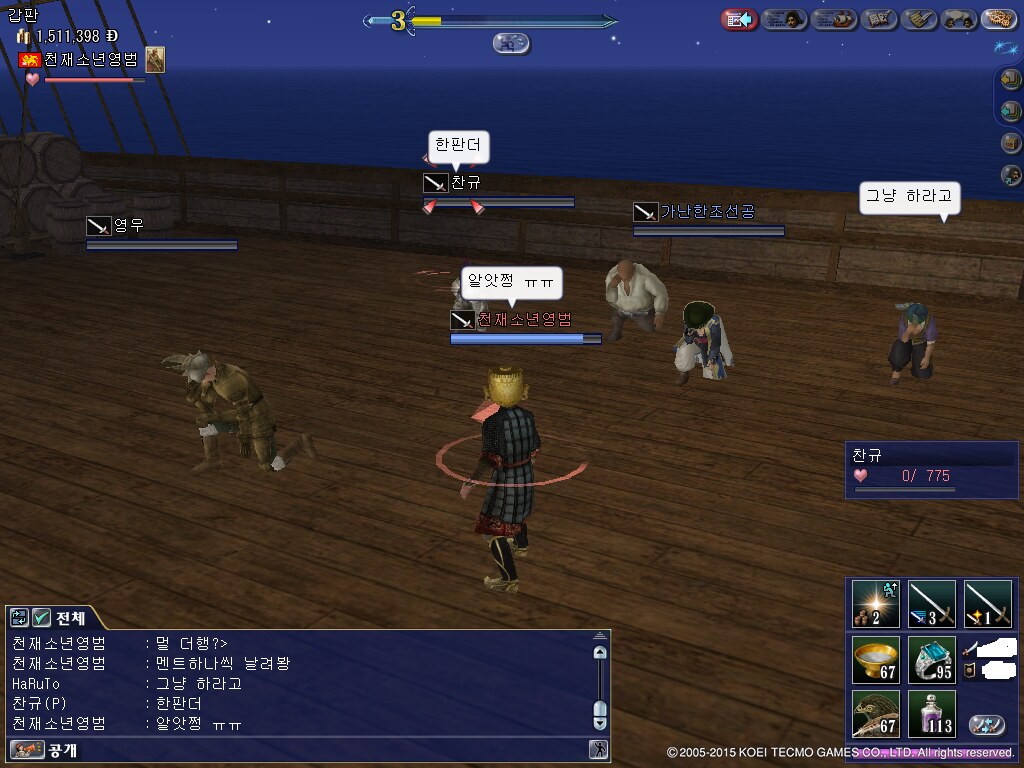Click the weapon swap button
Screen dimensions: 1024x768
987,725
